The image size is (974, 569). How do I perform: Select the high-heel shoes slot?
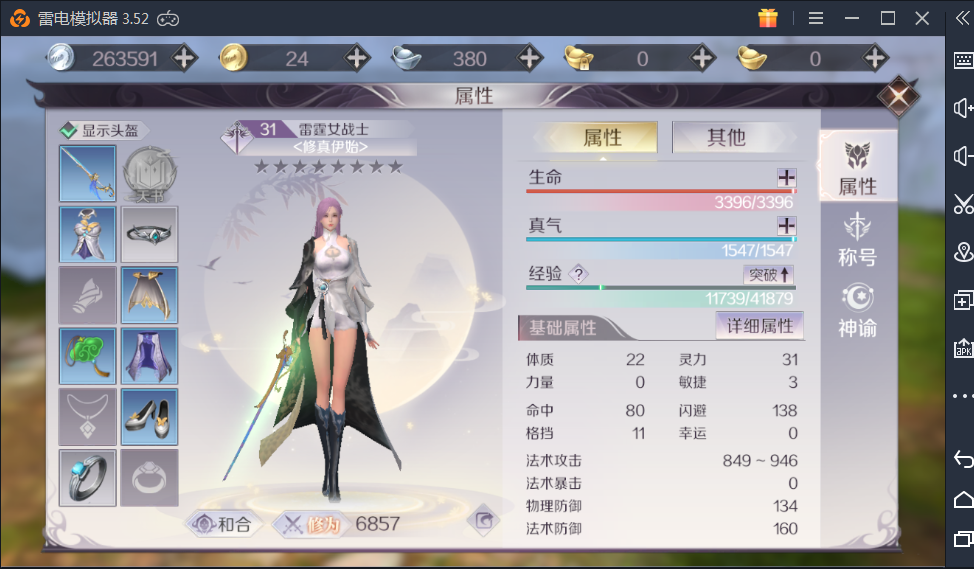point(149,417)
